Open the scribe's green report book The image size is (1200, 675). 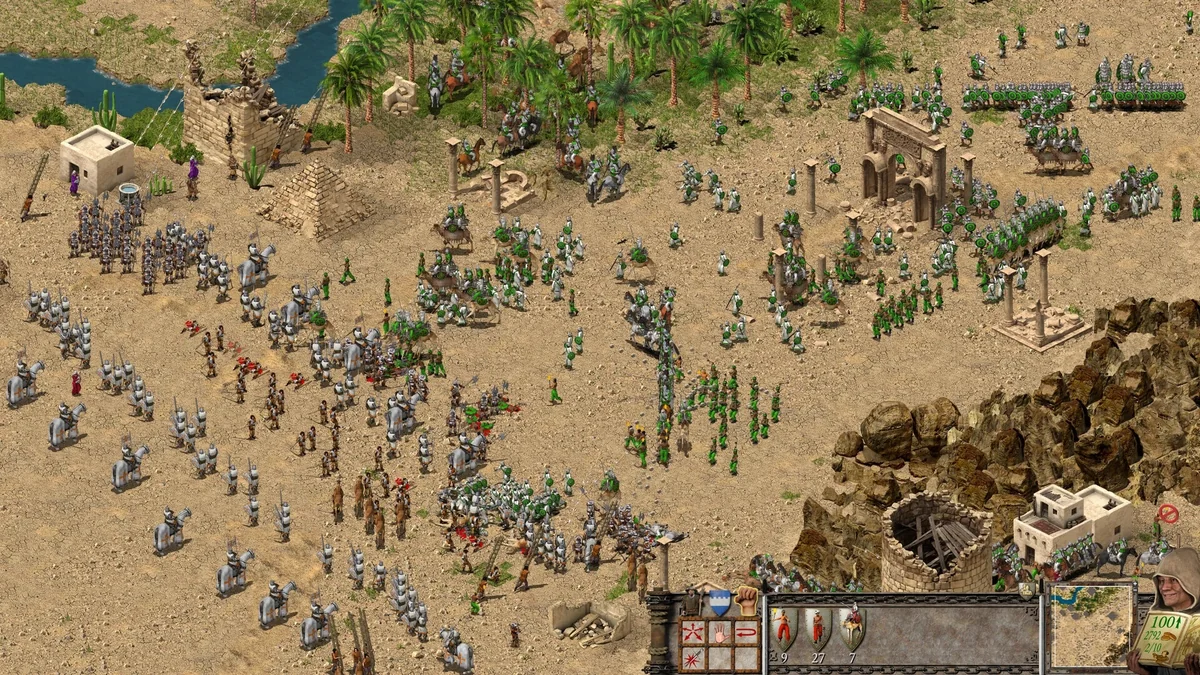[1164, 634]
